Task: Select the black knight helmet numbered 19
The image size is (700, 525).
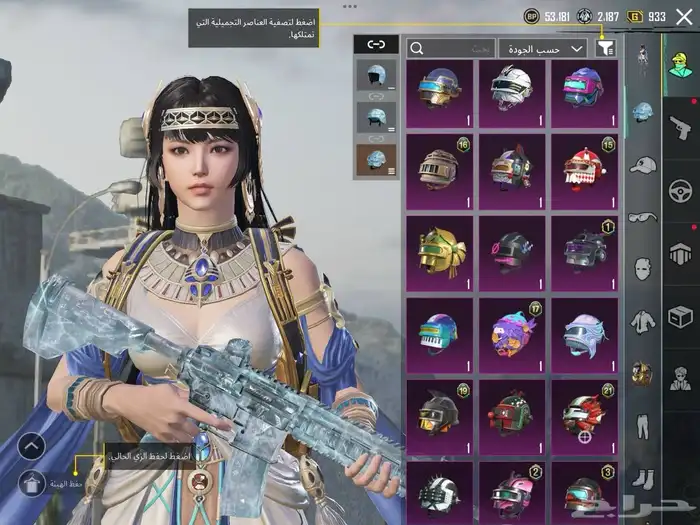Action: coord(440,411)
